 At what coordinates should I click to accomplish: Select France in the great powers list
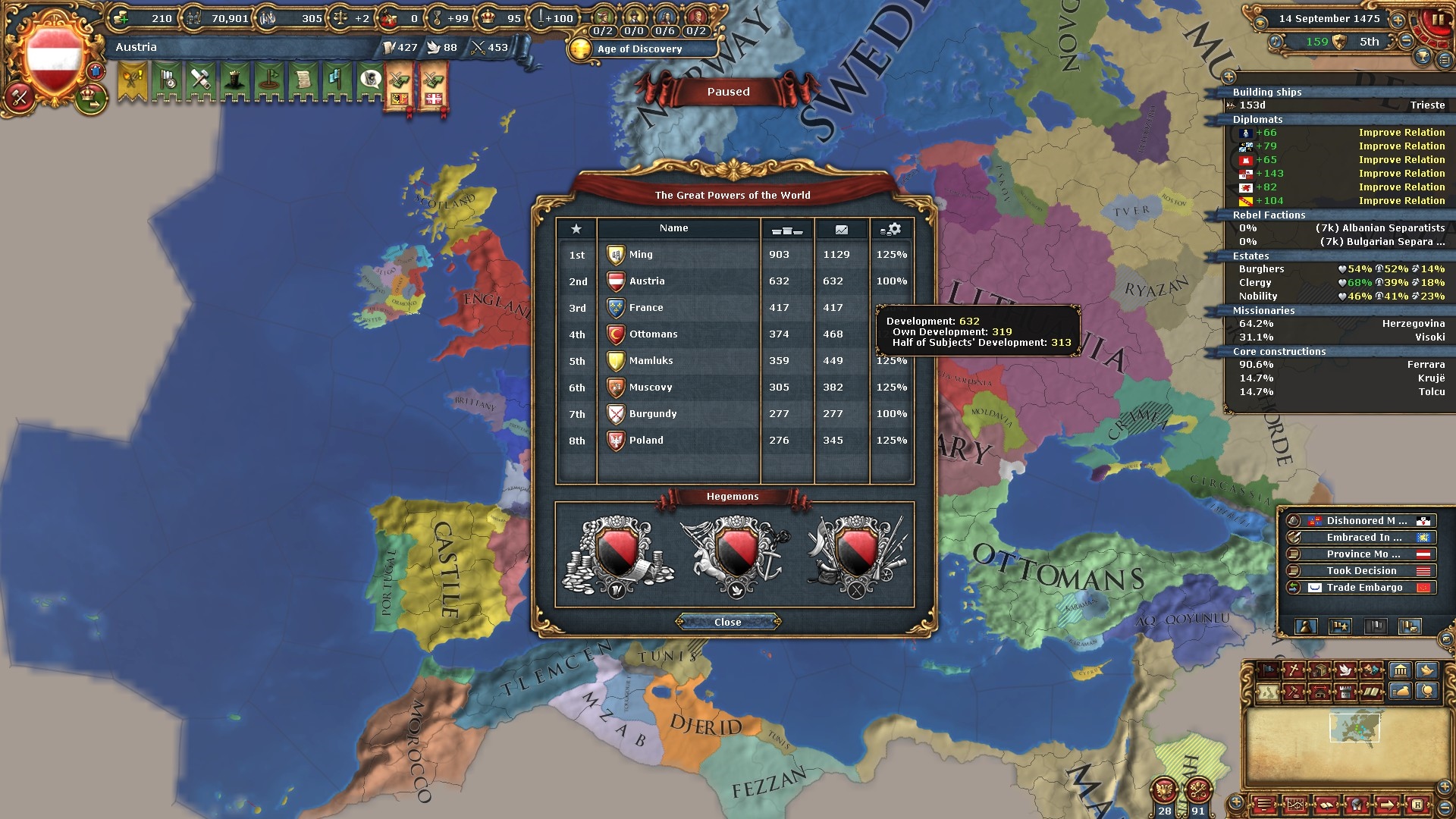tap(646, 308)
